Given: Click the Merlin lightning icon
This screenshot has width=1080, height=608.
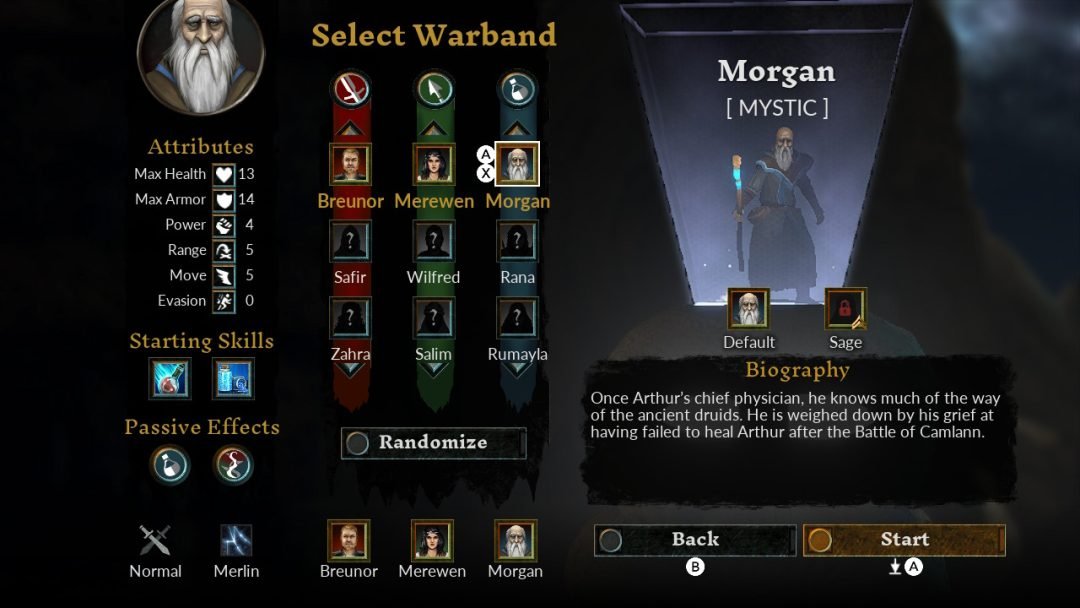Looking at the screenshot, I should [236, 541].
